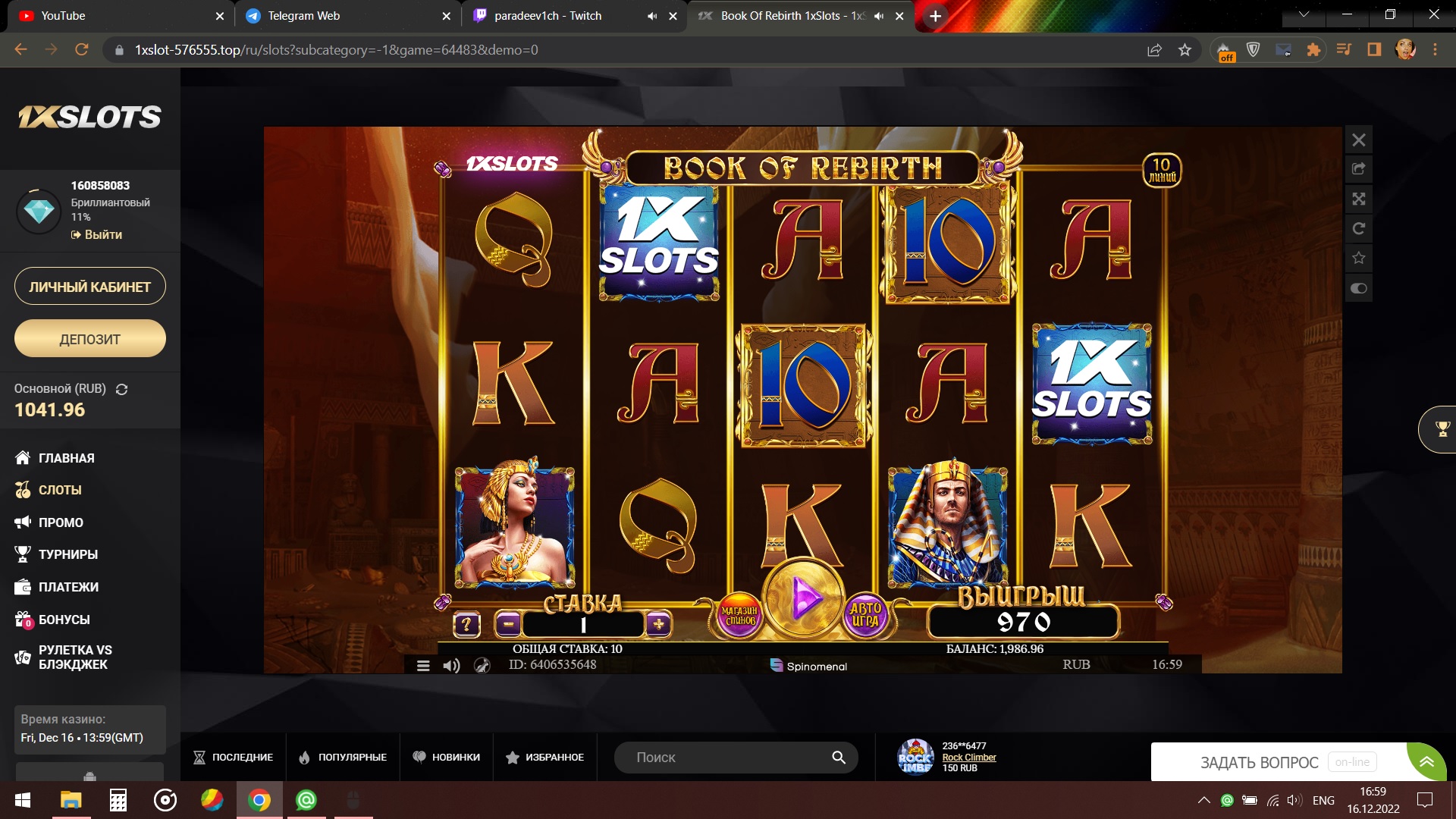Go to Личный кабинет account page

90,287
